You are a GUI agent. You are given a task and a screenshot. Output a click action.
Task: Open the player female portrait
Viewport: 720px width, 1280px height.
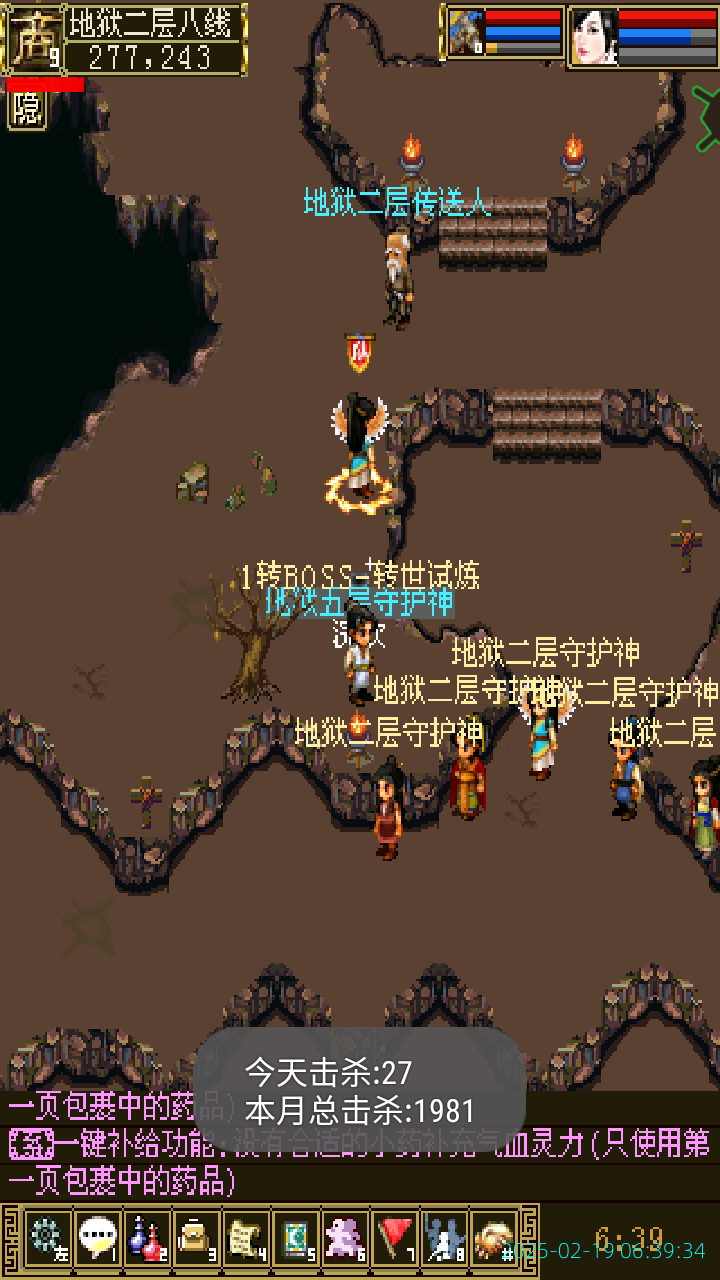pyautogui.click(x=594, y=38)
